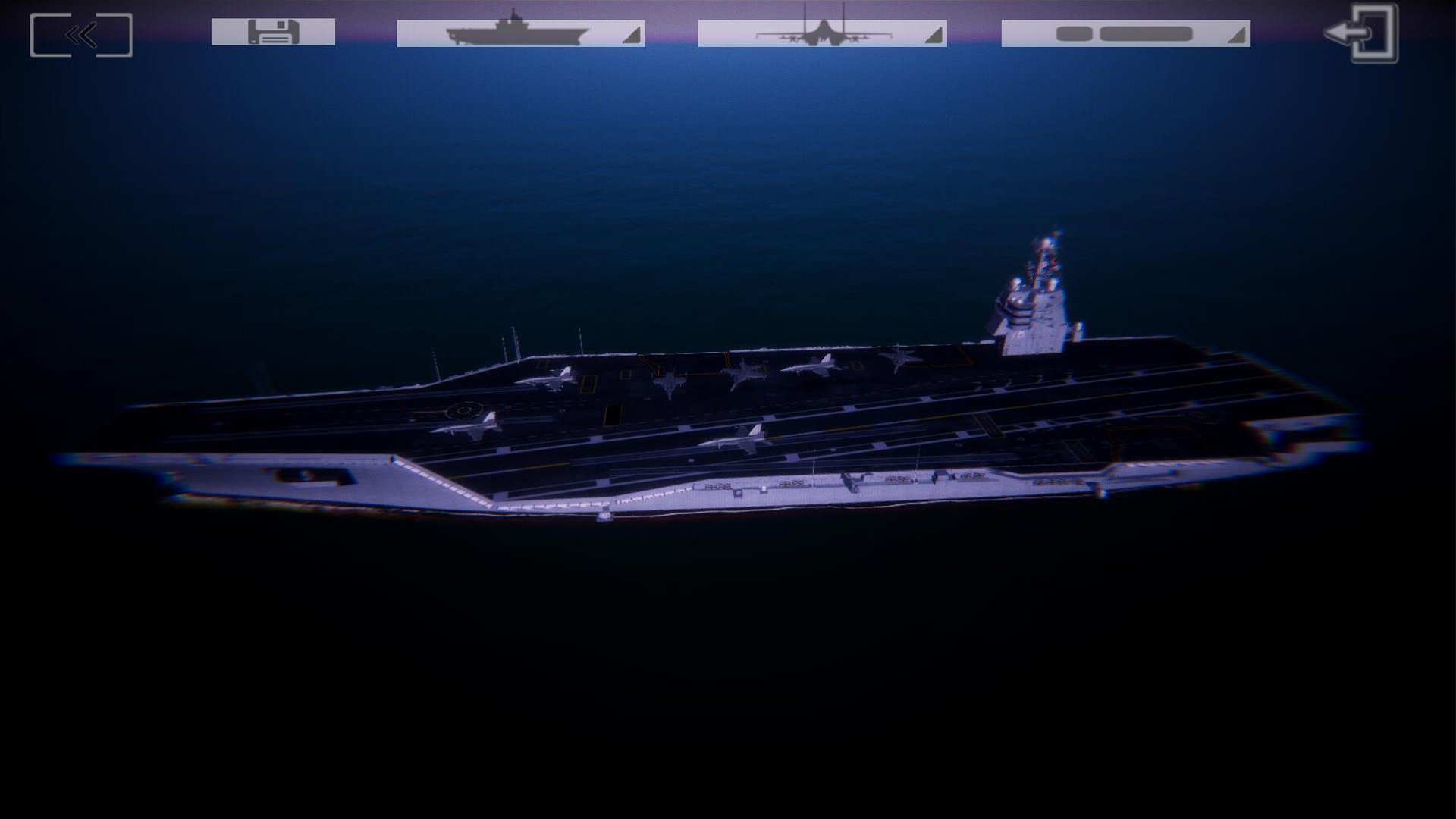This screenshot has width=1456, height=819.
Task: Expand the carrier selection dropdown triangle
Action: click(632, 36)
